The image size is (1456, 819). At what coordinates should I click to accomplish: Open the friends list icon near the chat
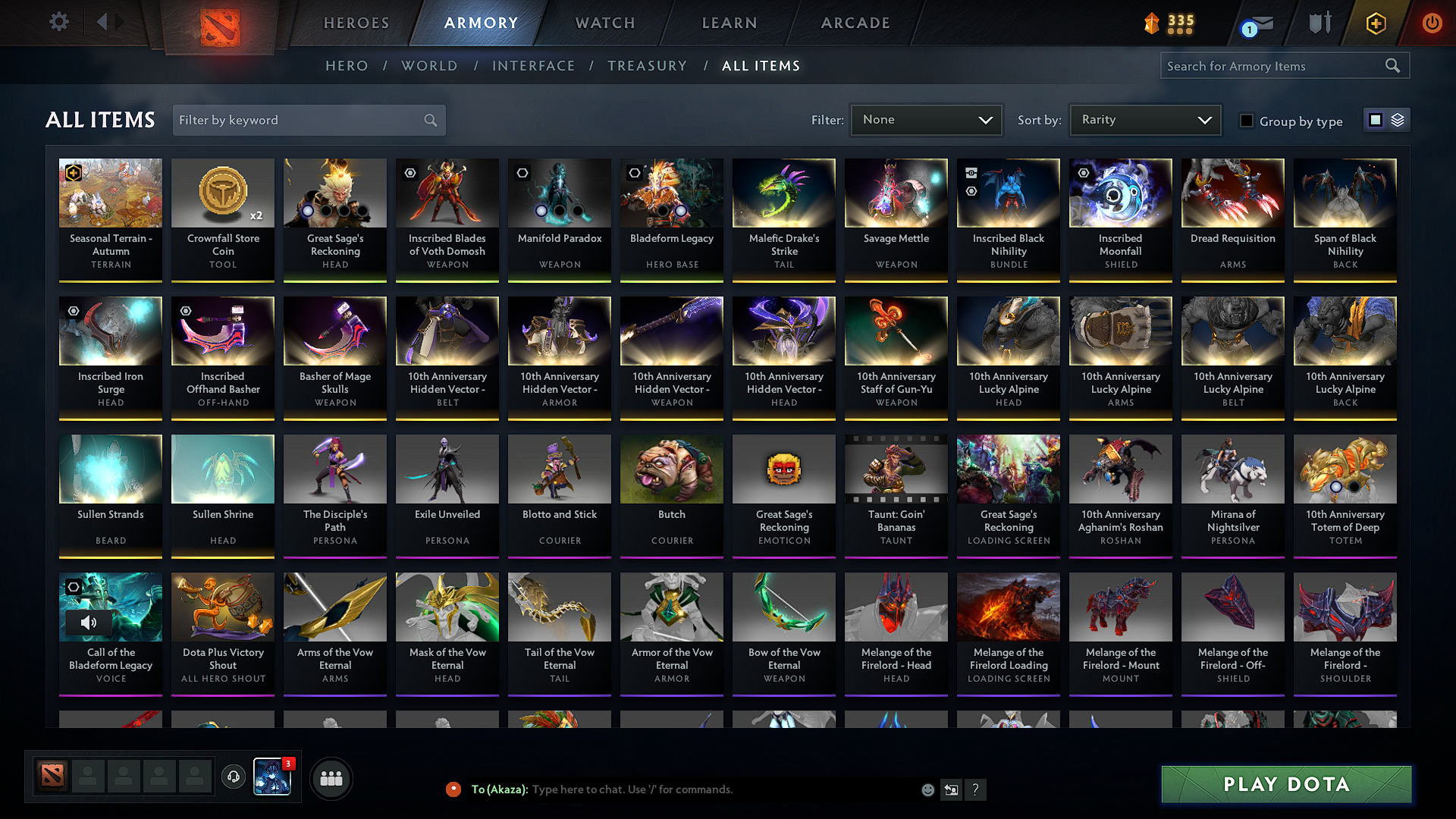tap(332, 777)
